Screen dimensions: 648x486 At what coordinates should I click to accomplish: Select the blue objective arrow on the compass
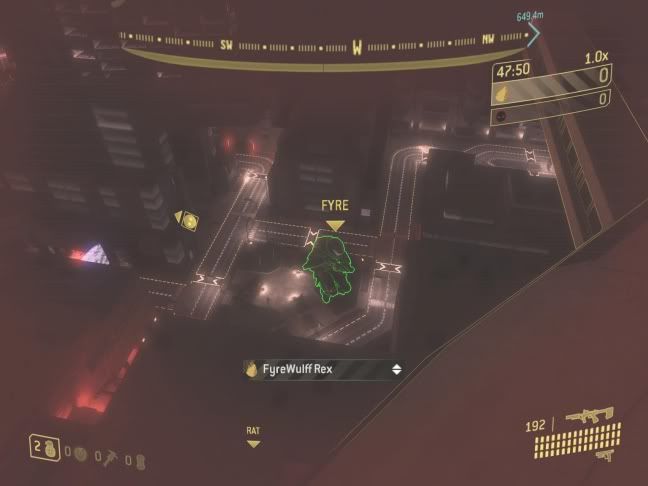click(x=533, y=34)
